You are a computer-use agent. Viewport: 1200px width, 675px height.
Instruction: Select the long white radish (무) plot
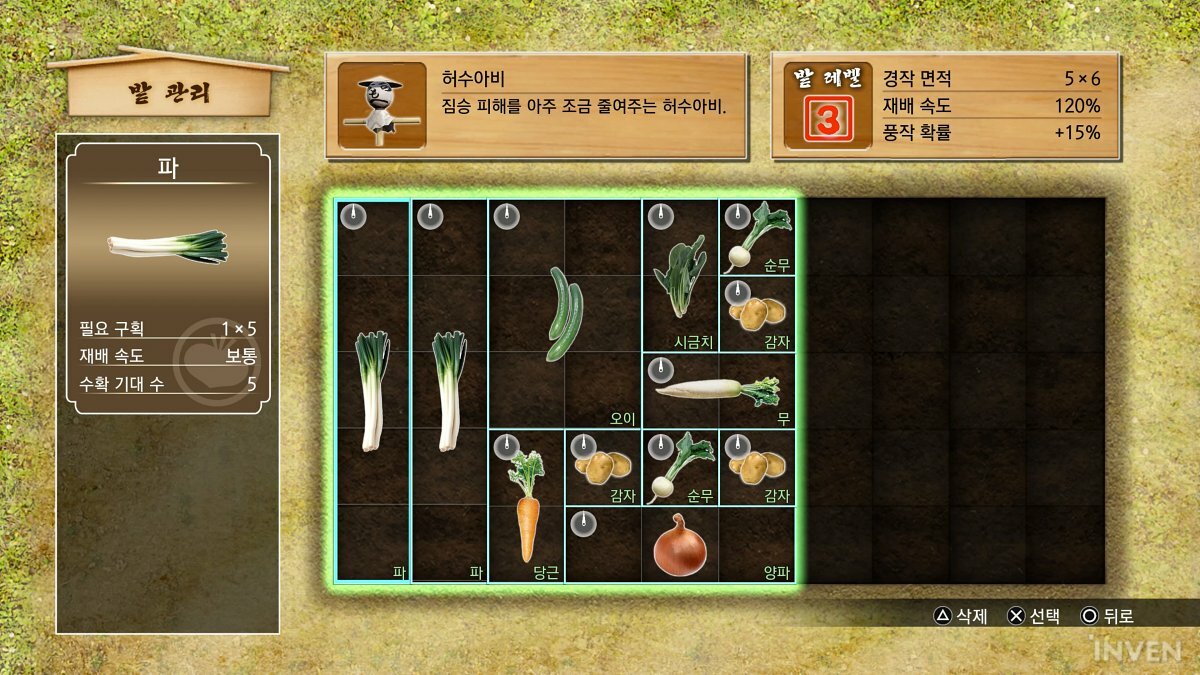(718, 390)
